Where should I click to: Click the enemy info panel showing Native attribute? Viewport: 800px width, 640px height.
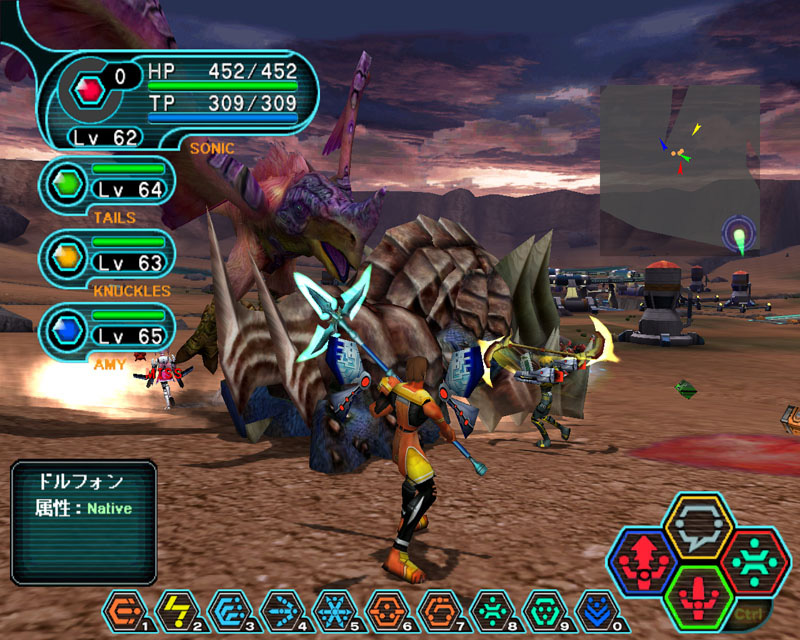84,522
